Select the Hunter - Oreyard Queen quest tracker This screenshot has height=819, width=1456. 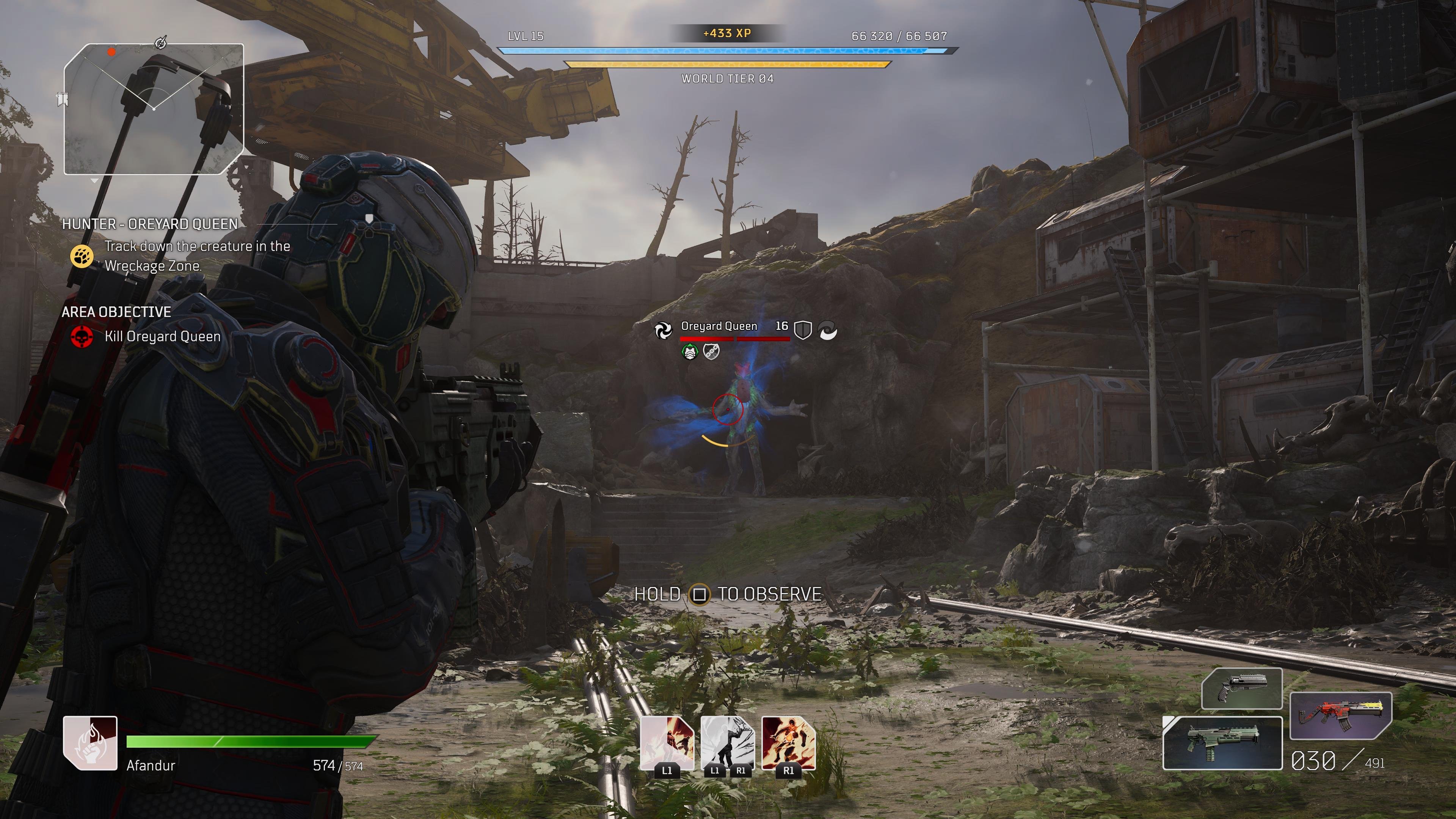click(150, 224)
